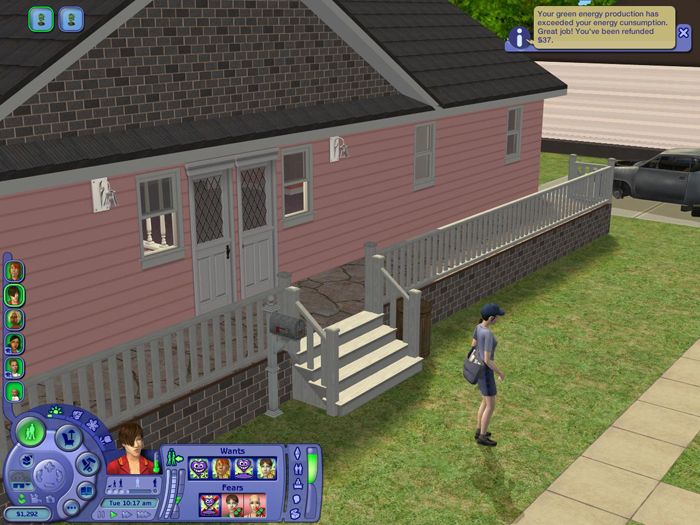Click the play speed button

click(x=114, y=514)
